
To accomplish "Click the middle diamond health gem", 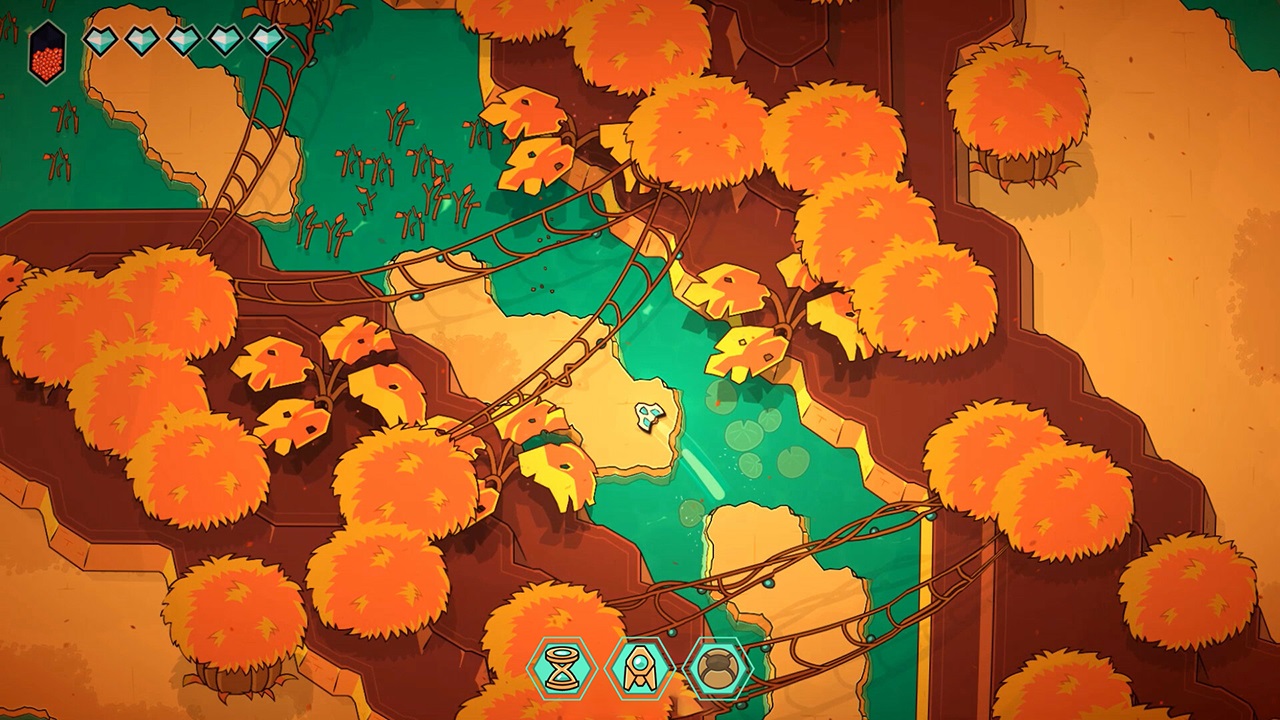I will pos(182,38).
